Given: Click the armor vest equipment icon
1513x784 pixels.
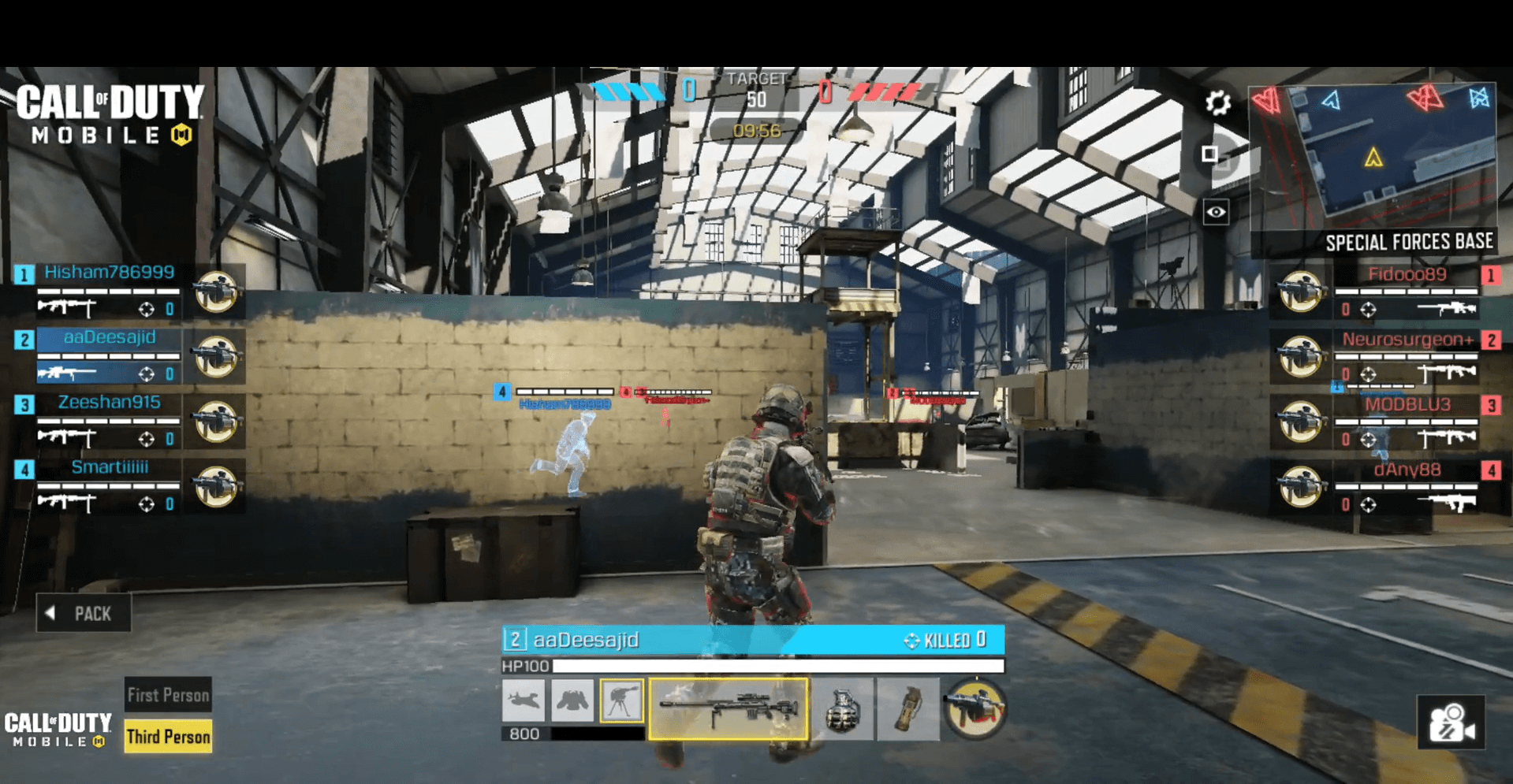Looking at the screenshot, I should 572,700.
